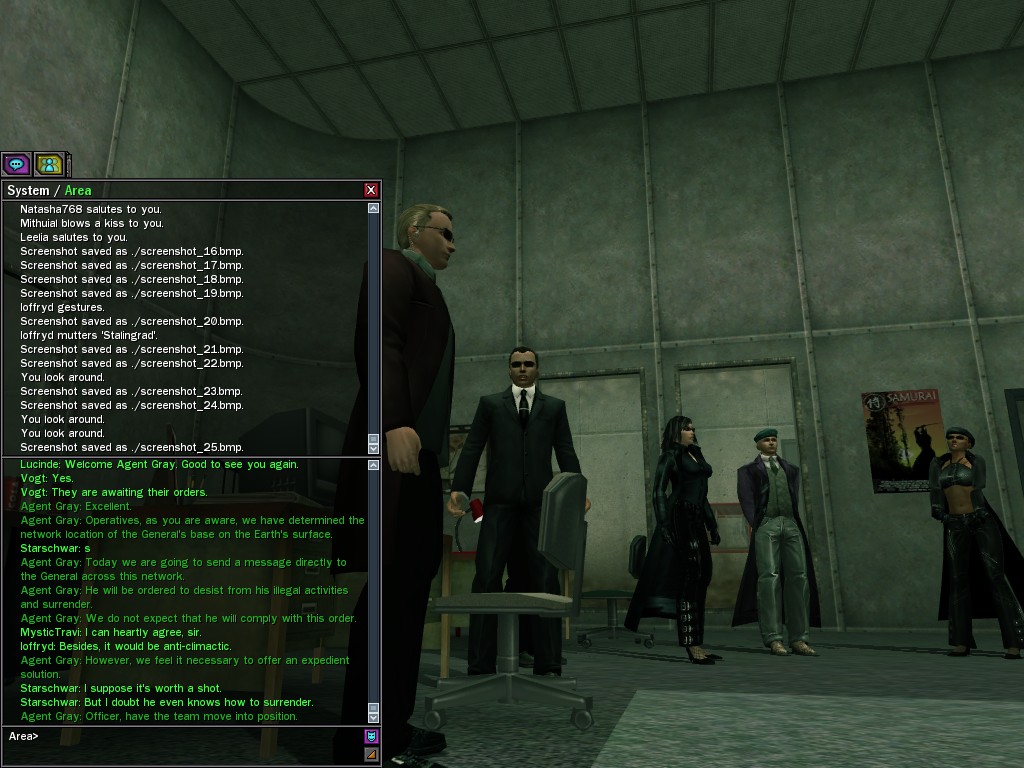
Task: Click the Area chat scroll-down arrow
Action: tap(374, 717)
